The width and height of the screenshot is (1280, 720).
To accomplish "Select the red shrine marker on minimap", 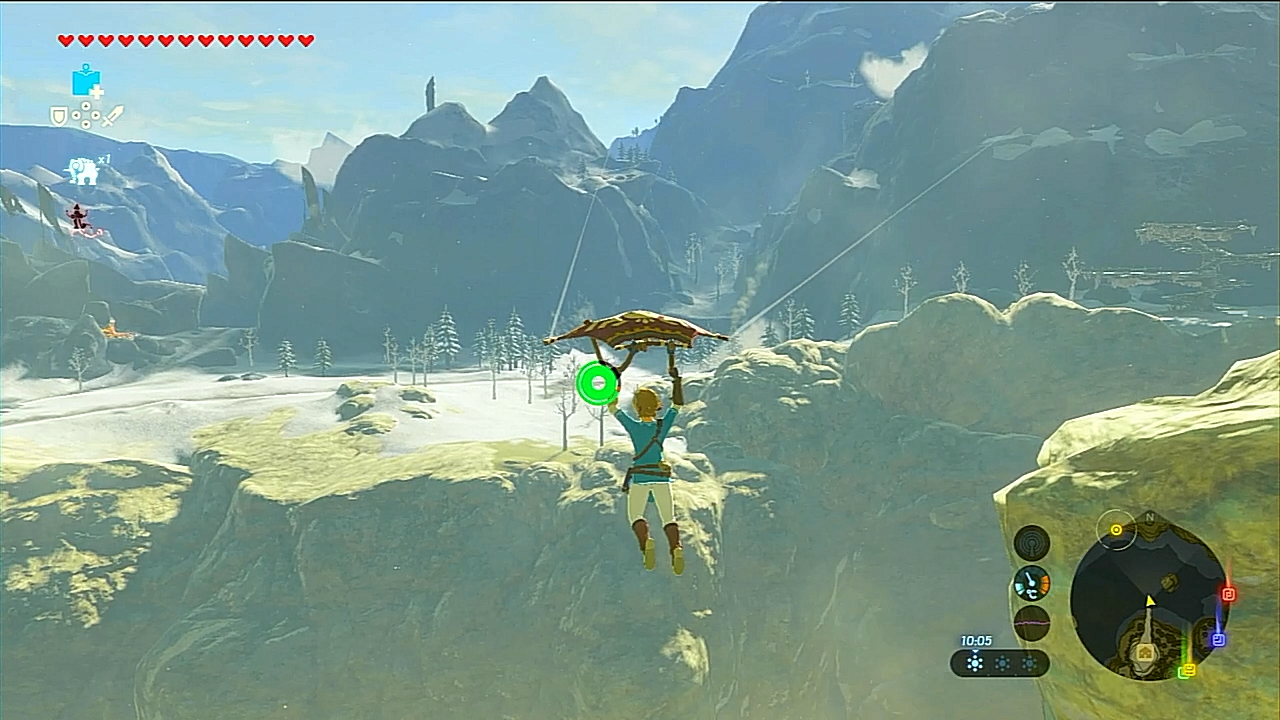I will pyautogui.click(x=1229, y=594).
